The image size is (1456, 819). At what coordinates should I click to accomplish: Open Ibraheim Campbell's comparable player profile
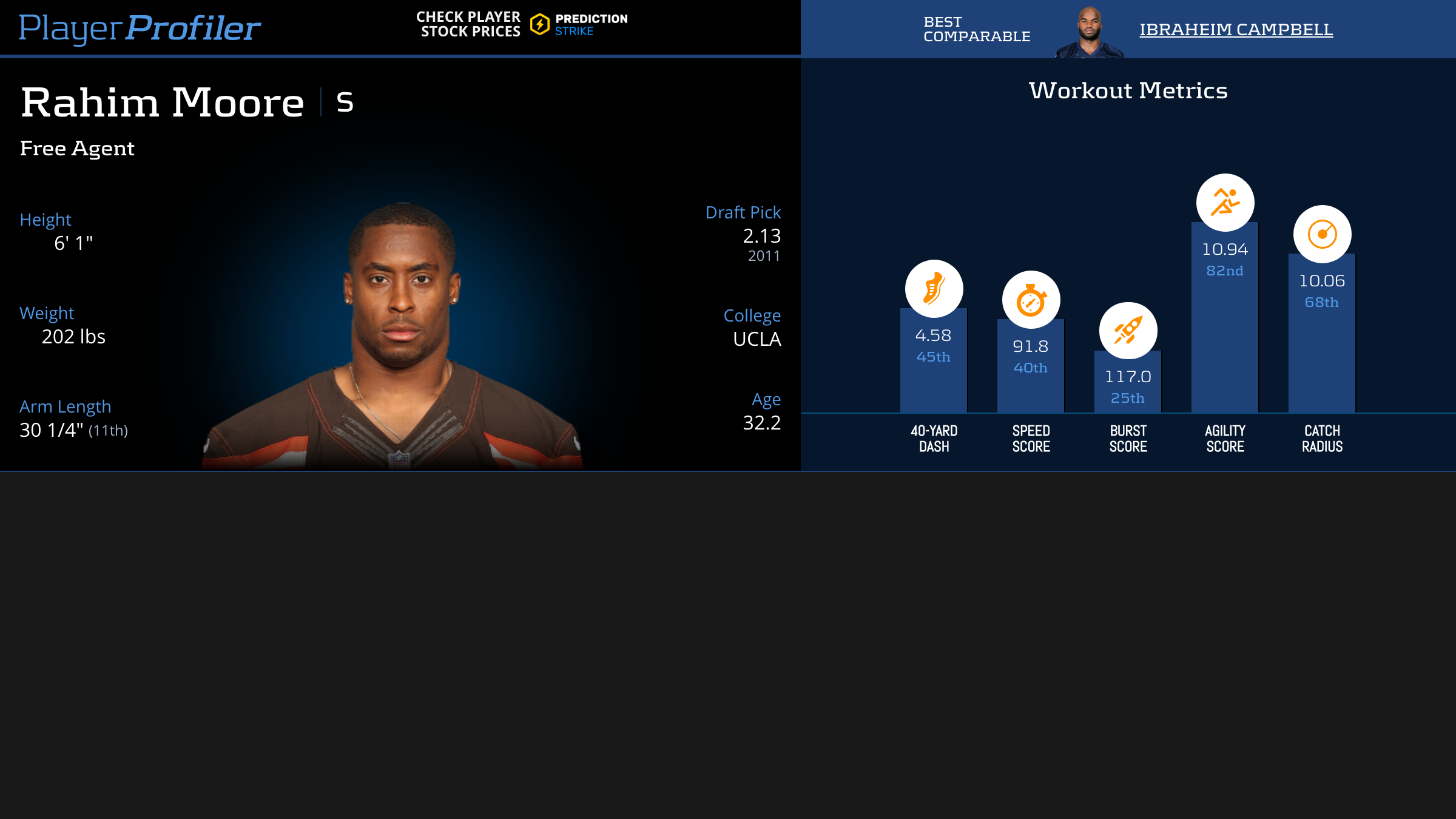click(1236, 29)
